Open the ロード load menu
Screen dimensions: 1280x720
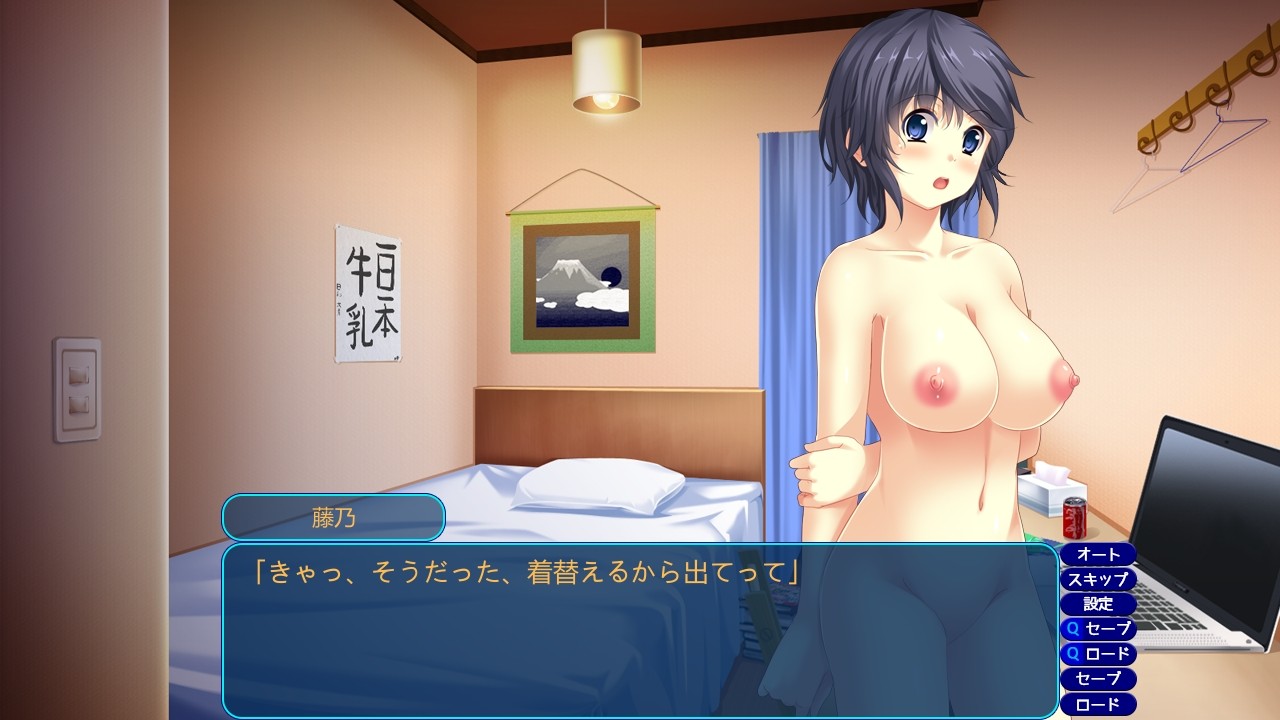(1097, 704)
